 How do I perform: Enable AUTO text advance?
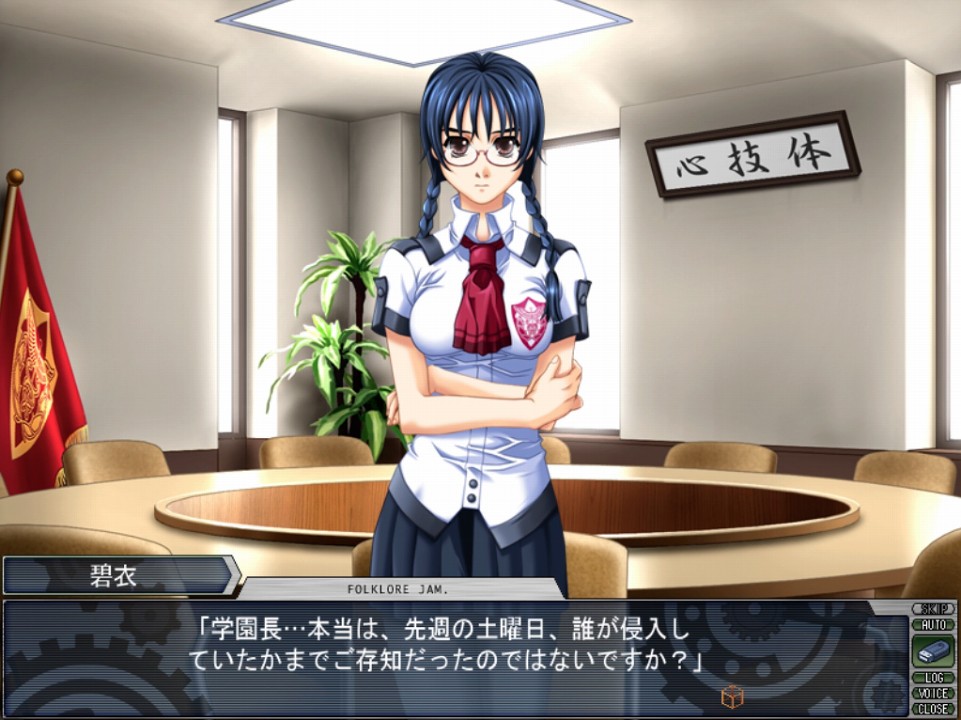point(933,623)
